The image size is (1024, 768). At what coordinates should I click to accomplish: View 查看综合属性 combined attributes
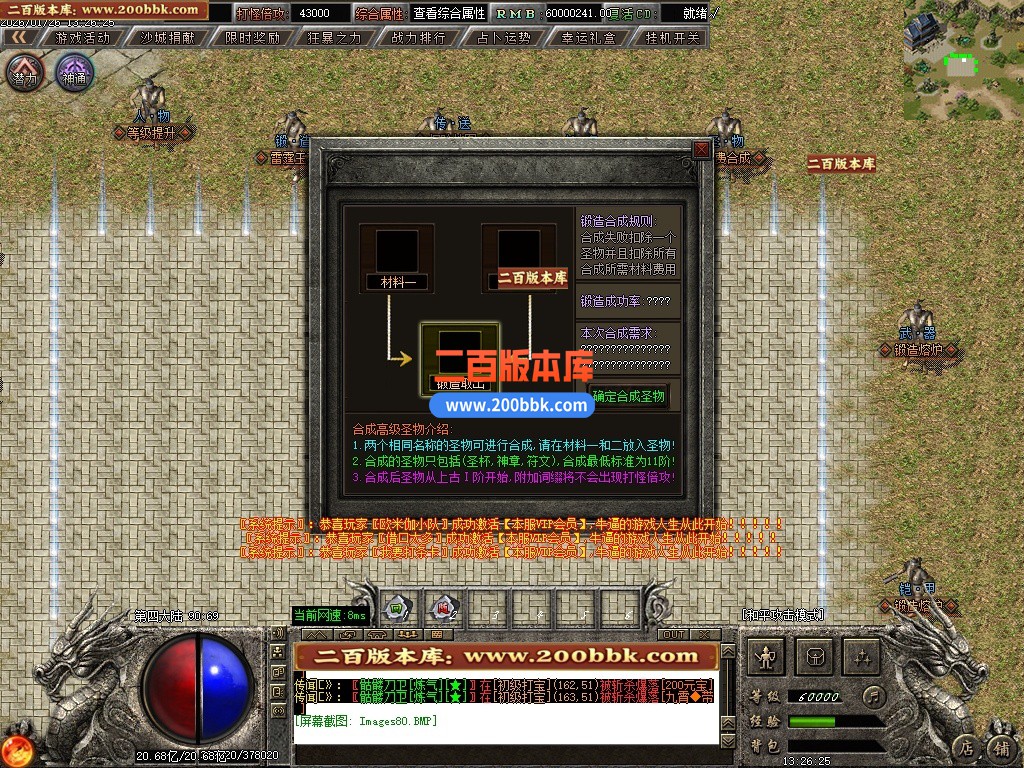point(449,13)
